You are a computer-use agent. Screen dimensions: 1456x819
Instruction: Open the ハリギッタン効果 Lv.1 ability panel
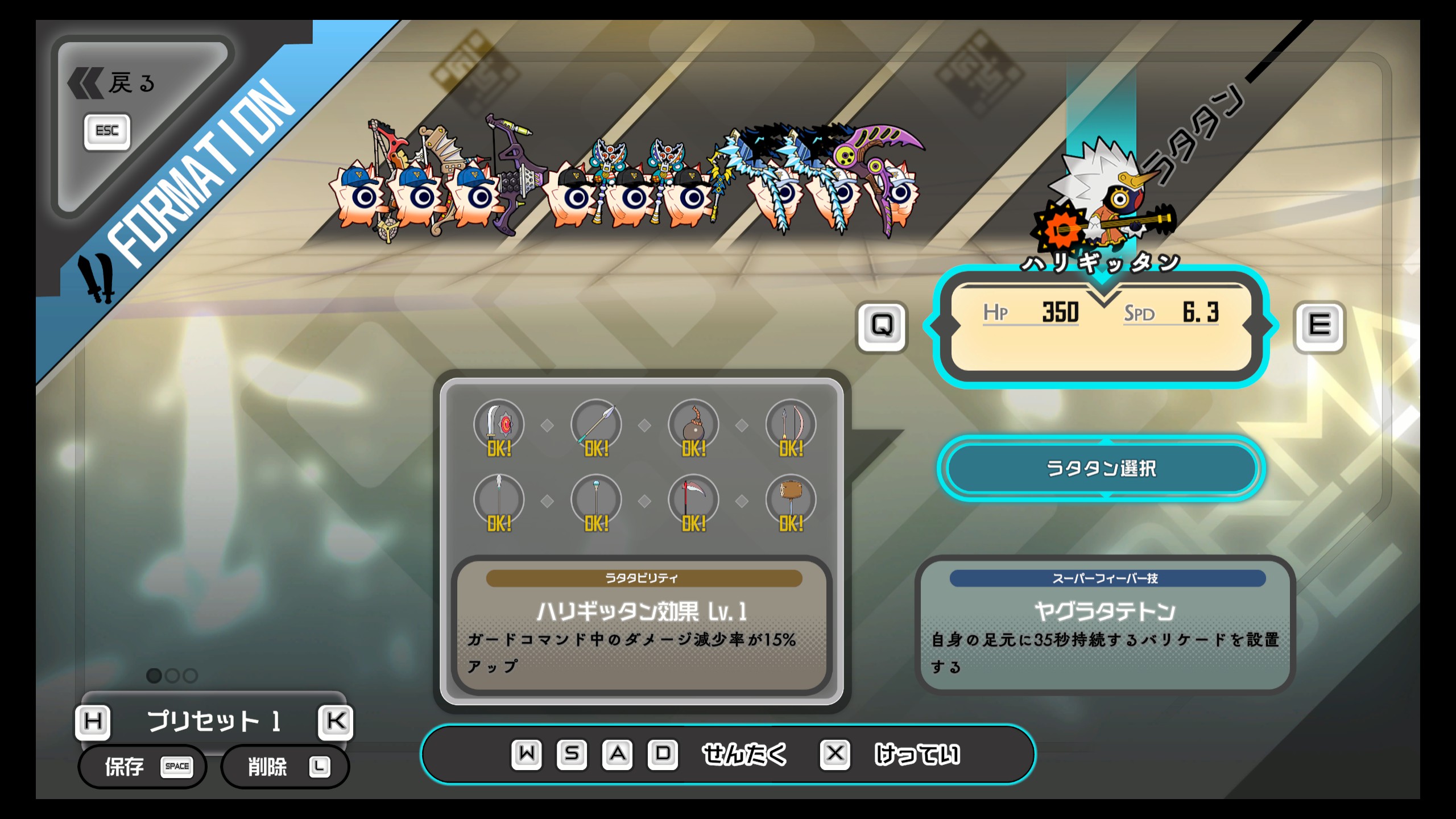tap(642, 624)
